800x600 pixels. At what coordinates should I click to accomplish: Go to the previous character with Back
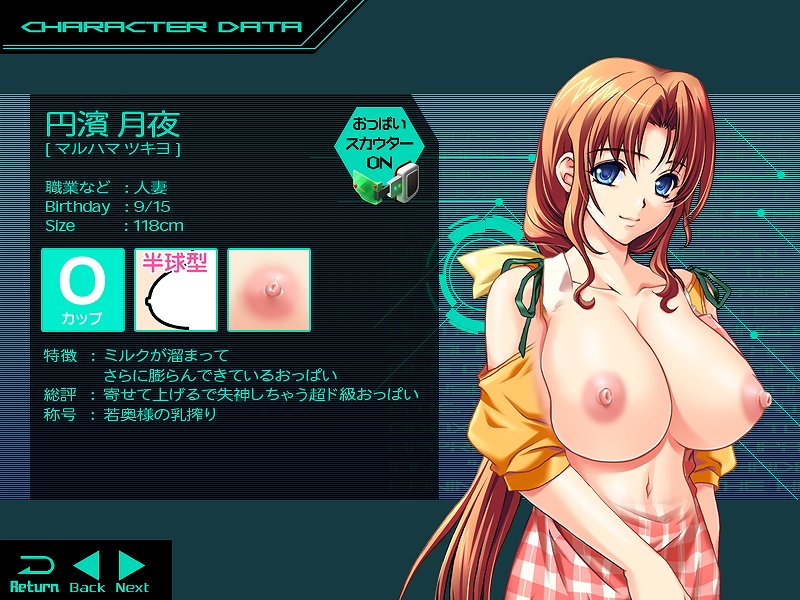point(87,572)
